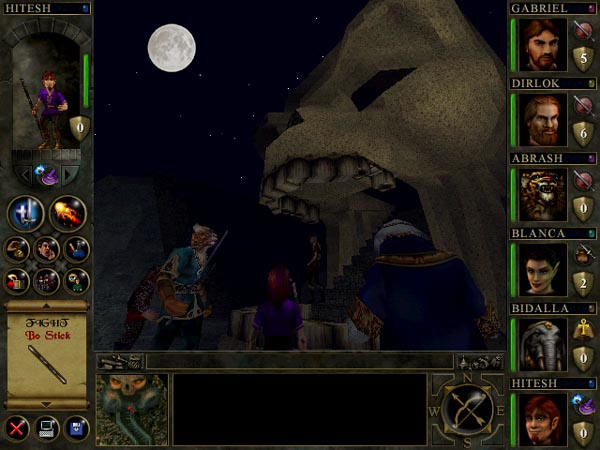Activate the fireball spell orb
Viewport: 600px width, 450px height.
click(67, 213)
